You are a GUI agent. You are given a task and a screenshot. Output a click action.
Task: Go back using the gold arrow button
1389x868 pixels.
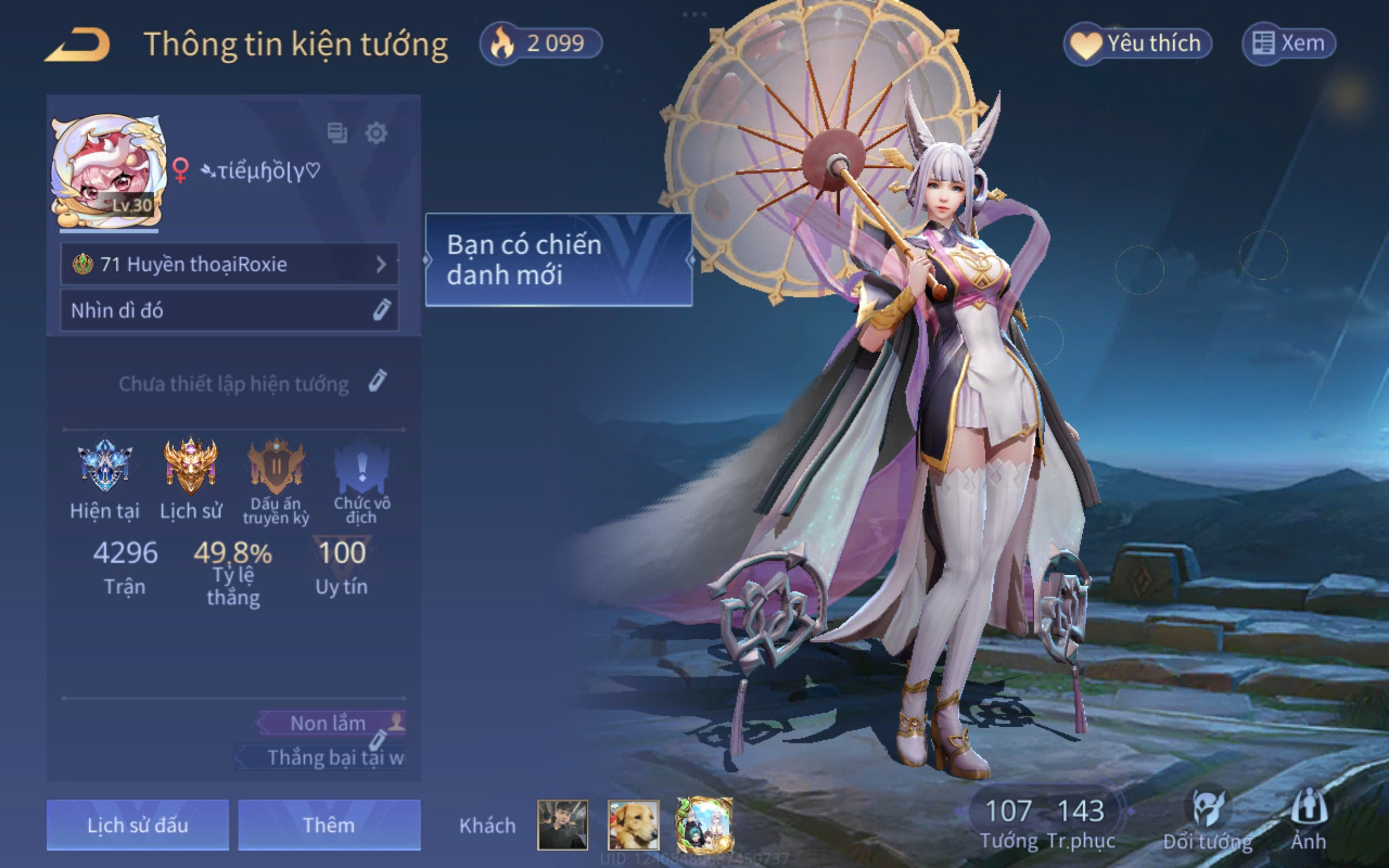coord(78,44)
